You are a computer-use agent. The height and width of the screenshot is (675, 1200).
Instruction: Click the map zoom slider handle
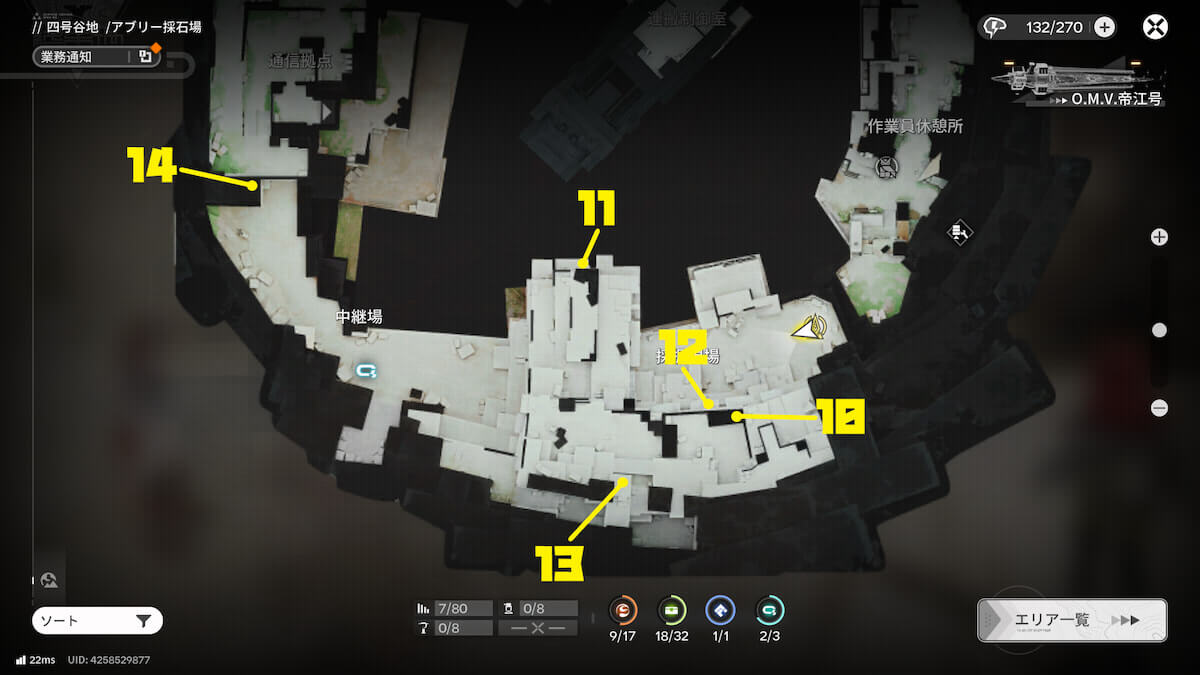pos(1159,330)
